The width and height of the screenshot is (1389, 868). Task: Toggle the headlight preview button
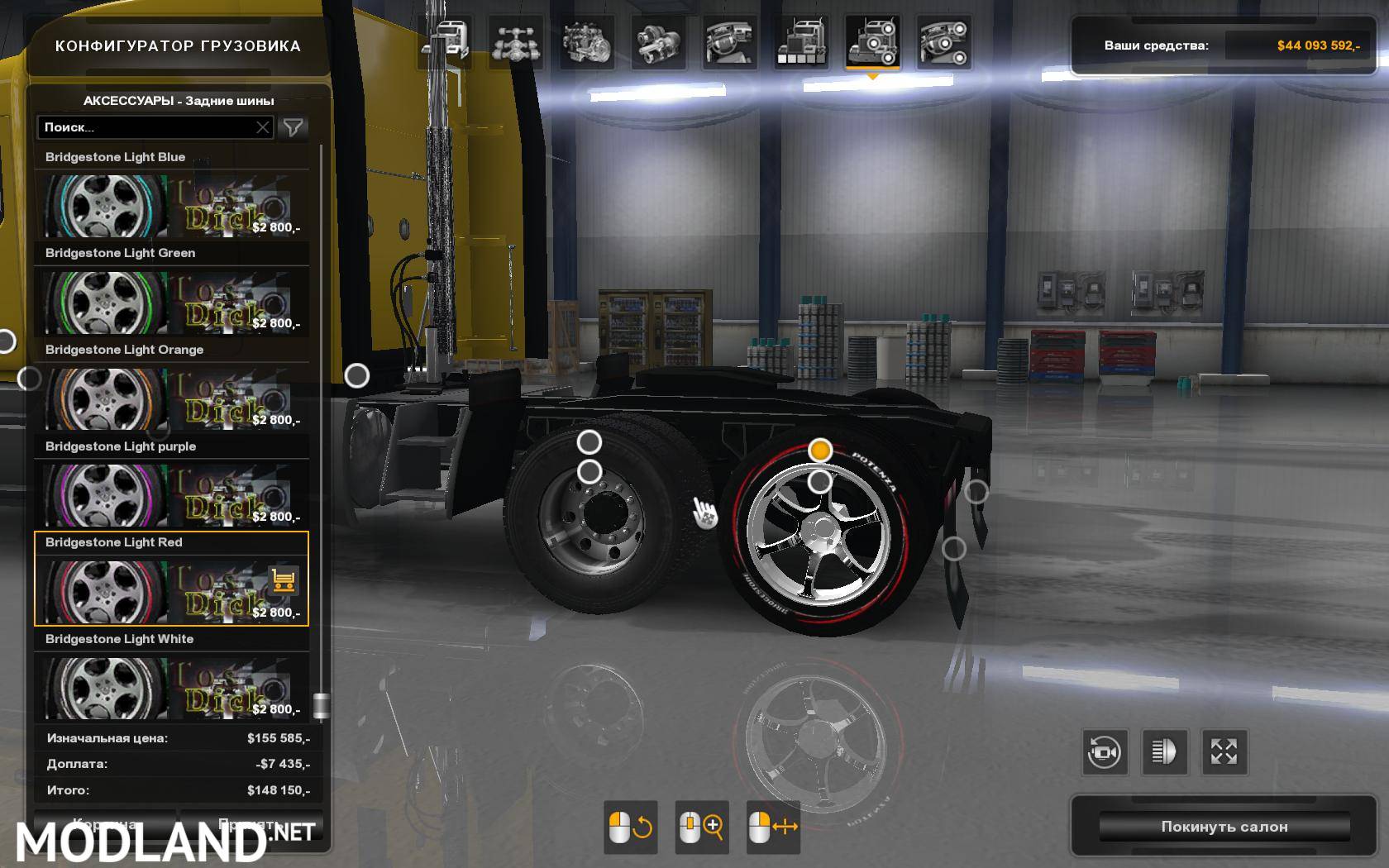(x=1166, y=752)
